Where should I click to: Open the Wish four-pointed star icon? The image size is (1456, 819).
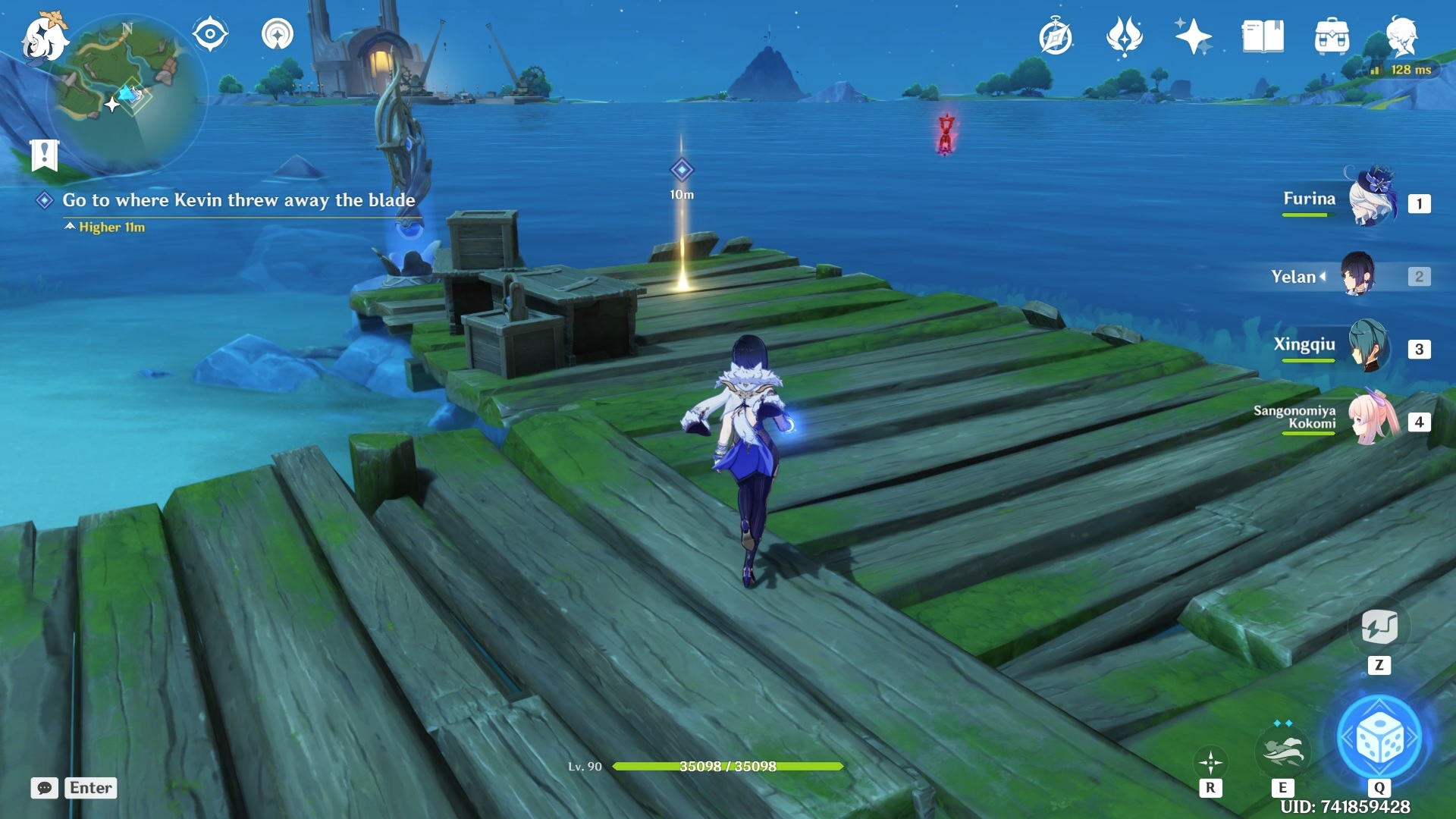1193,36
